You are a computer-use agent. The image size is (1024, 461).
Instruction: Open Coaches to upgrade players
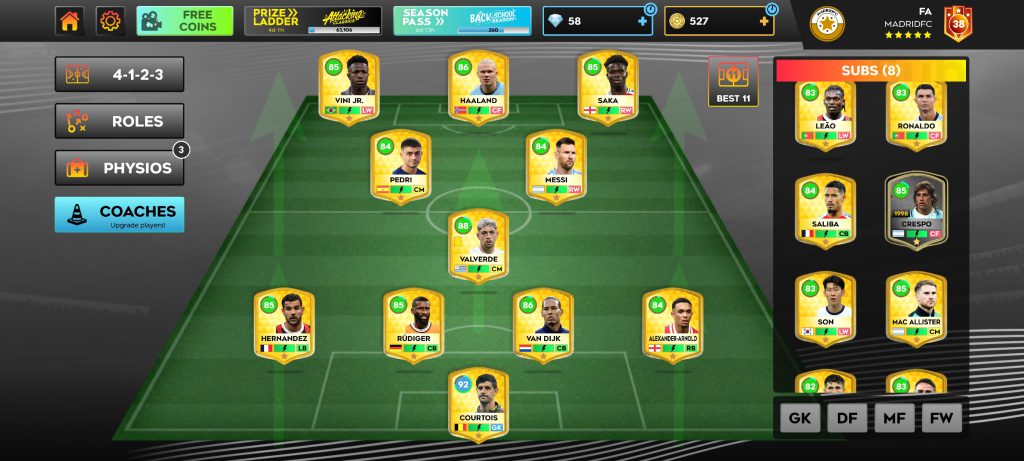pos(119,215)
